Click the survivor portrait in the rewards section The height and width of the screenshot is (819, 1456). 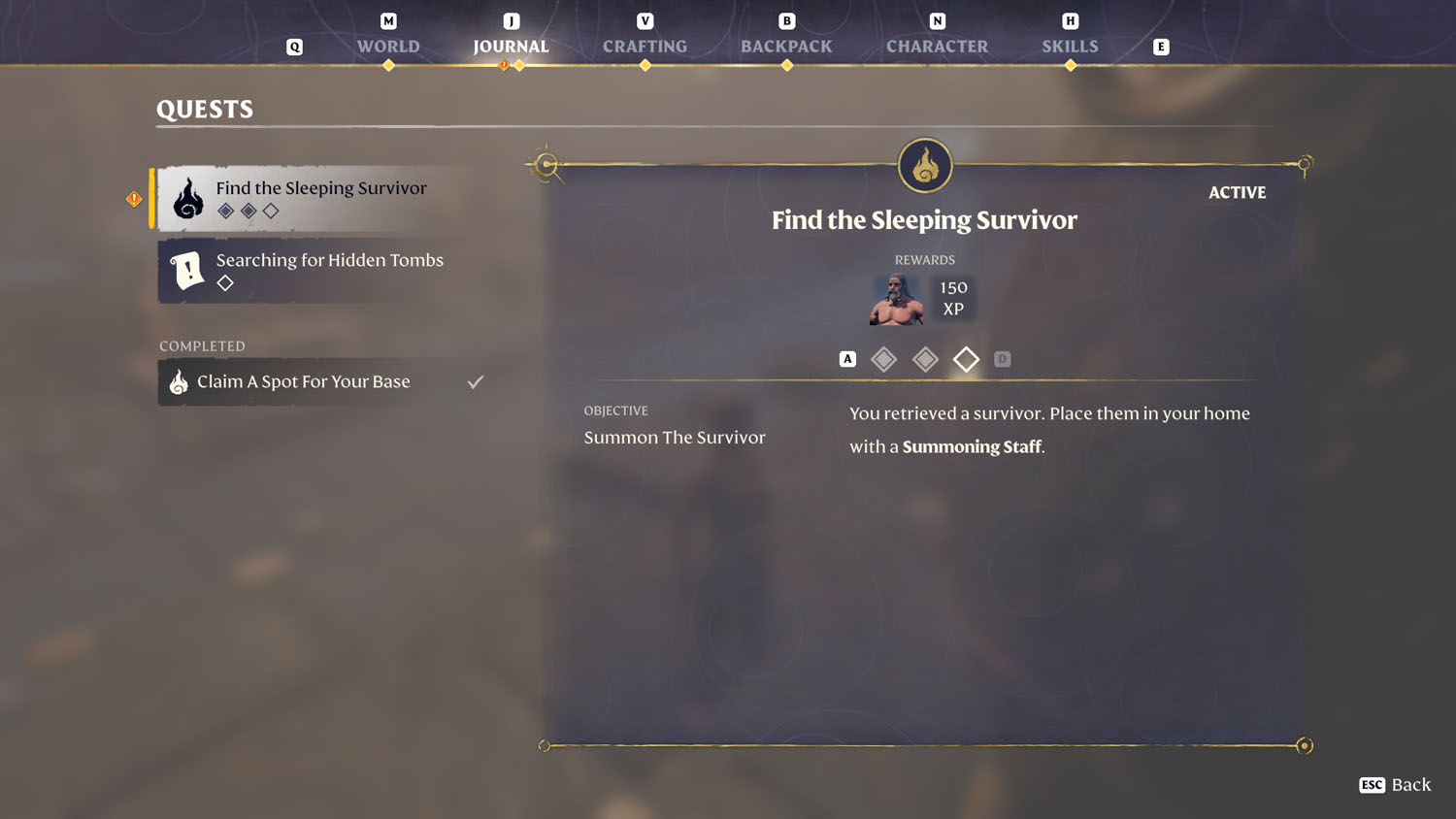click(895, 299)
